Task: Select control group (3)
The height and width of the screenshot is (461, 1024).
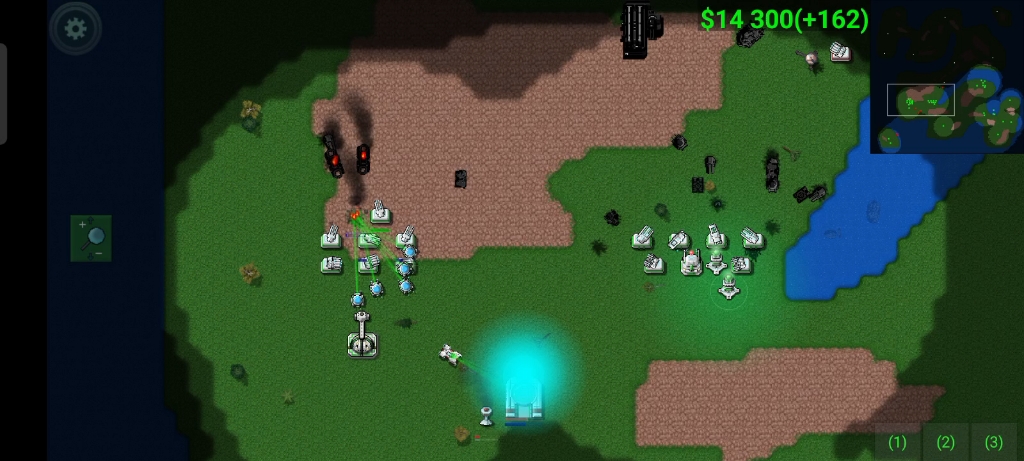Action: pyautogui.click(x=993, y=441)
